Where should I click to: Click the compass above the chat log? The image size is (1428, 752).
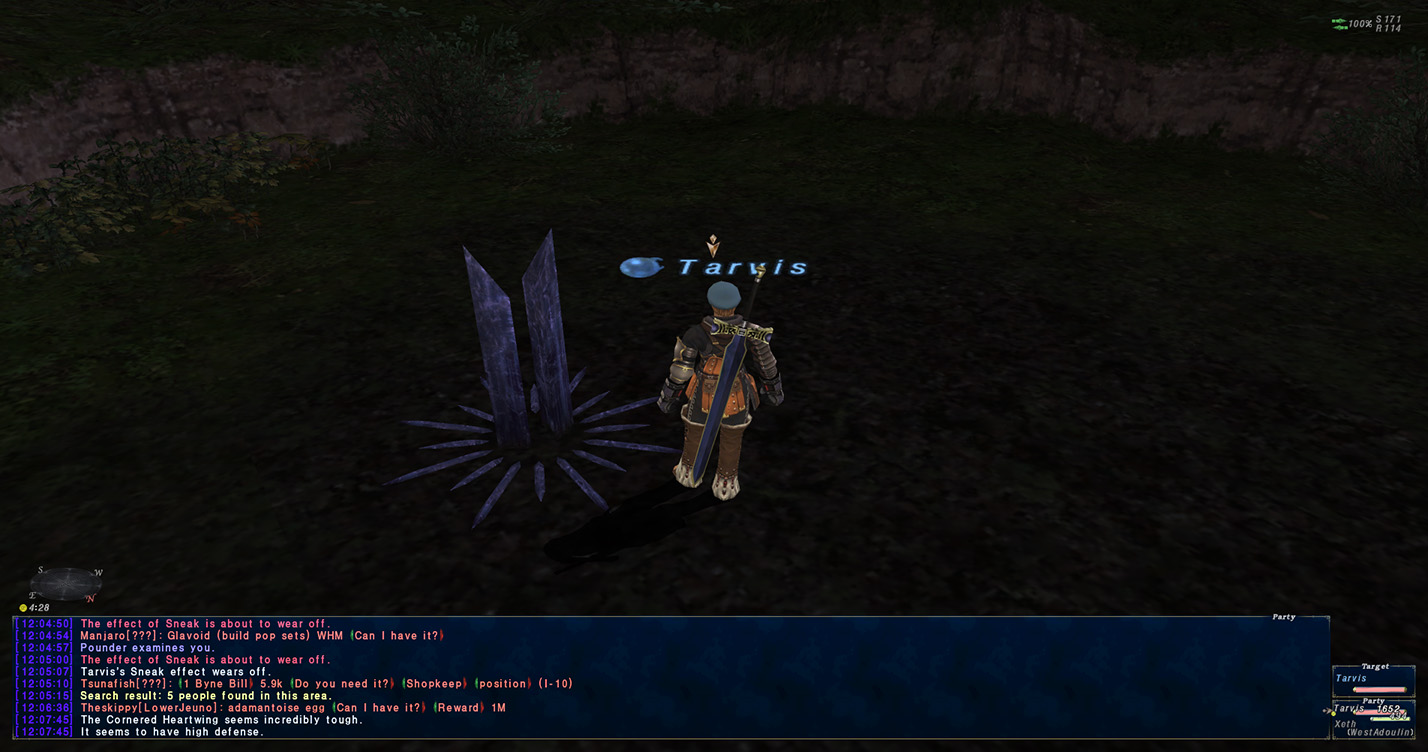click(66, 583)
